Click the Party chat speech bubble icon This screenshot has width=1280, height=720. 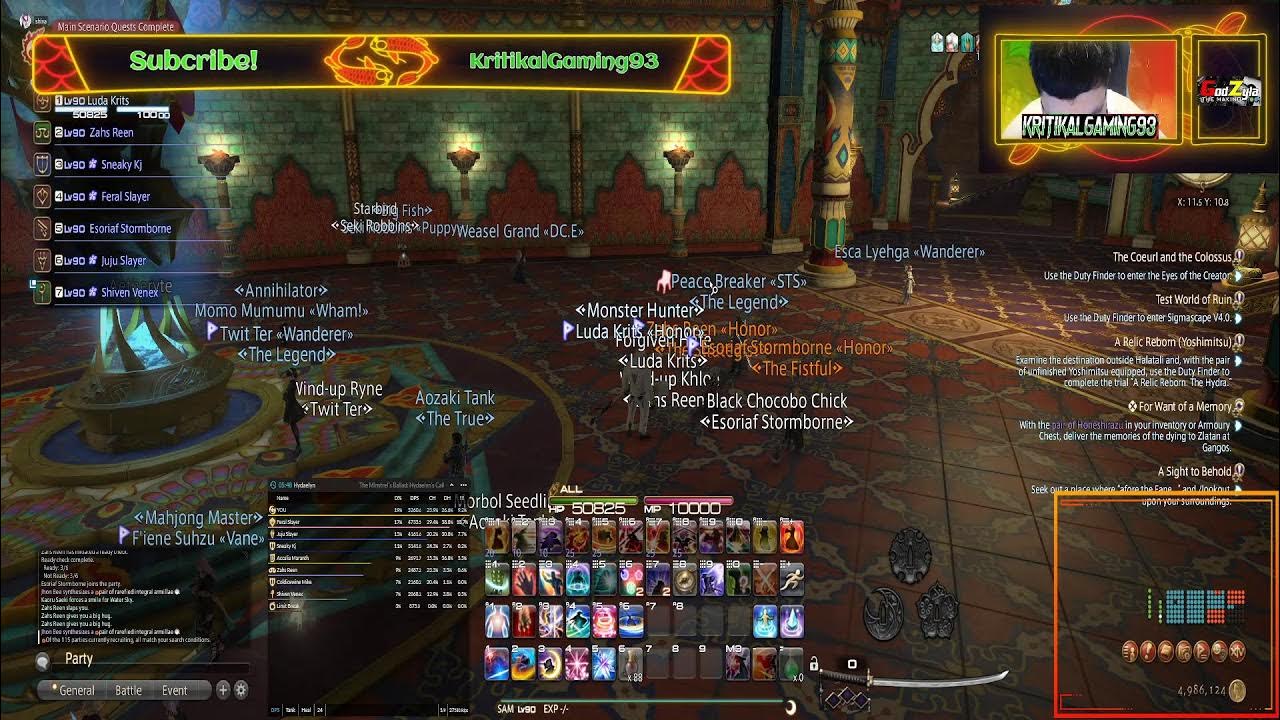pos(43,659)
